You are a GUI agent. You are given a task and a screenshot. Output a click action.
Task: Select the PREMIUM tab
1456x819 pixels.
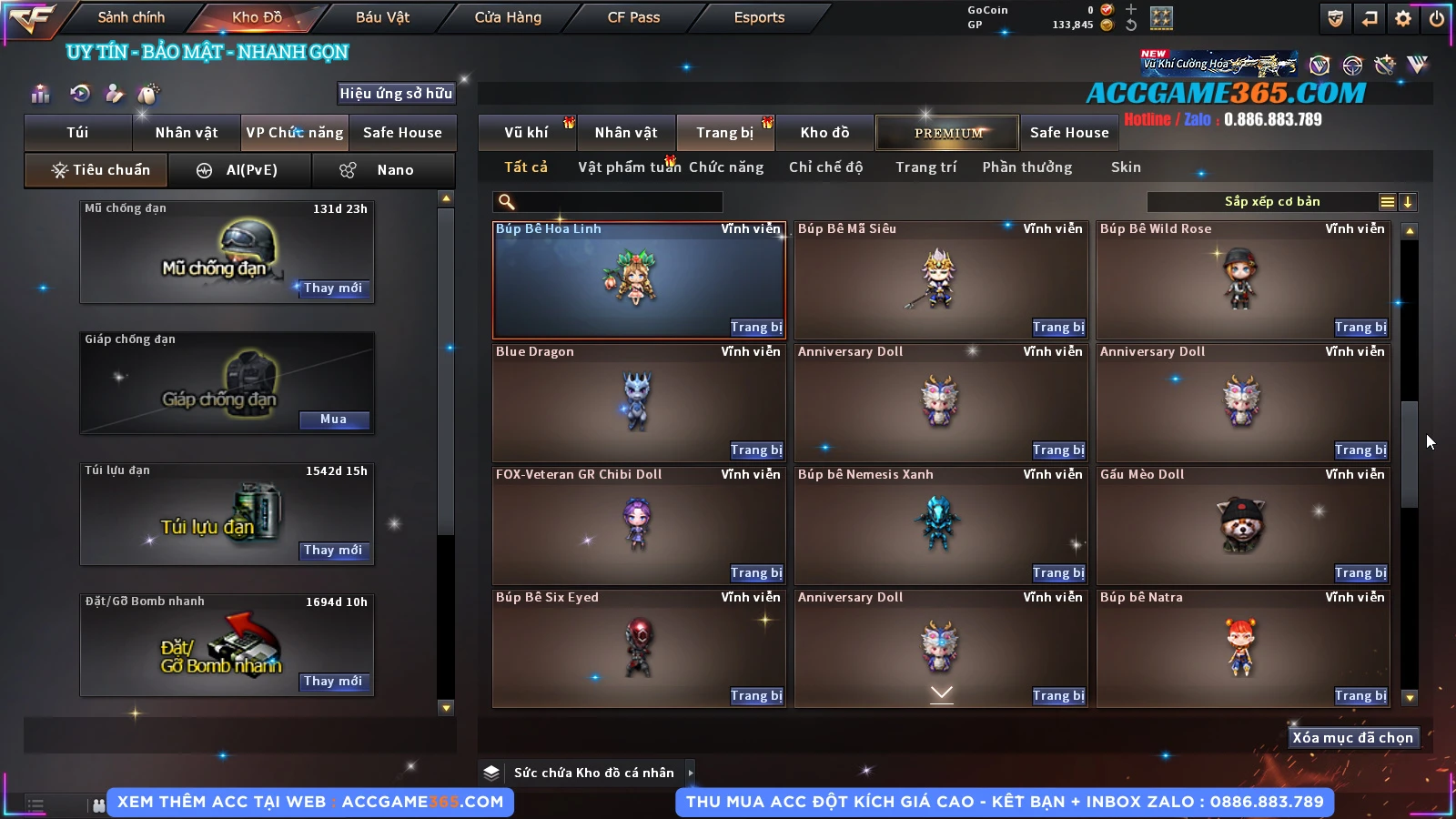click(947, 133)
